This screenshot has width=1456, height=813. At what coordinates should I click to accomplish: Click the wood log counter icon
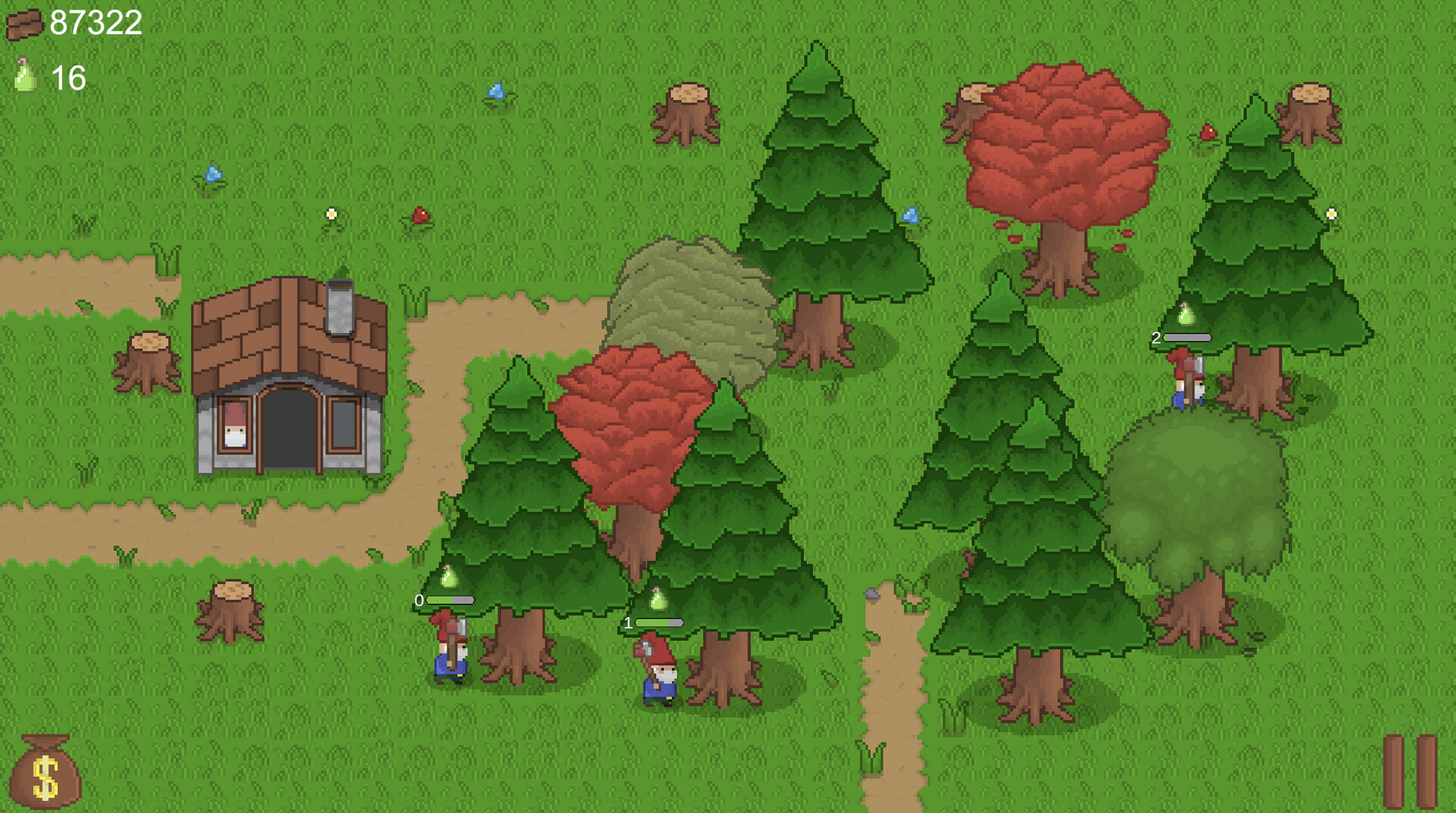(24, 23)
